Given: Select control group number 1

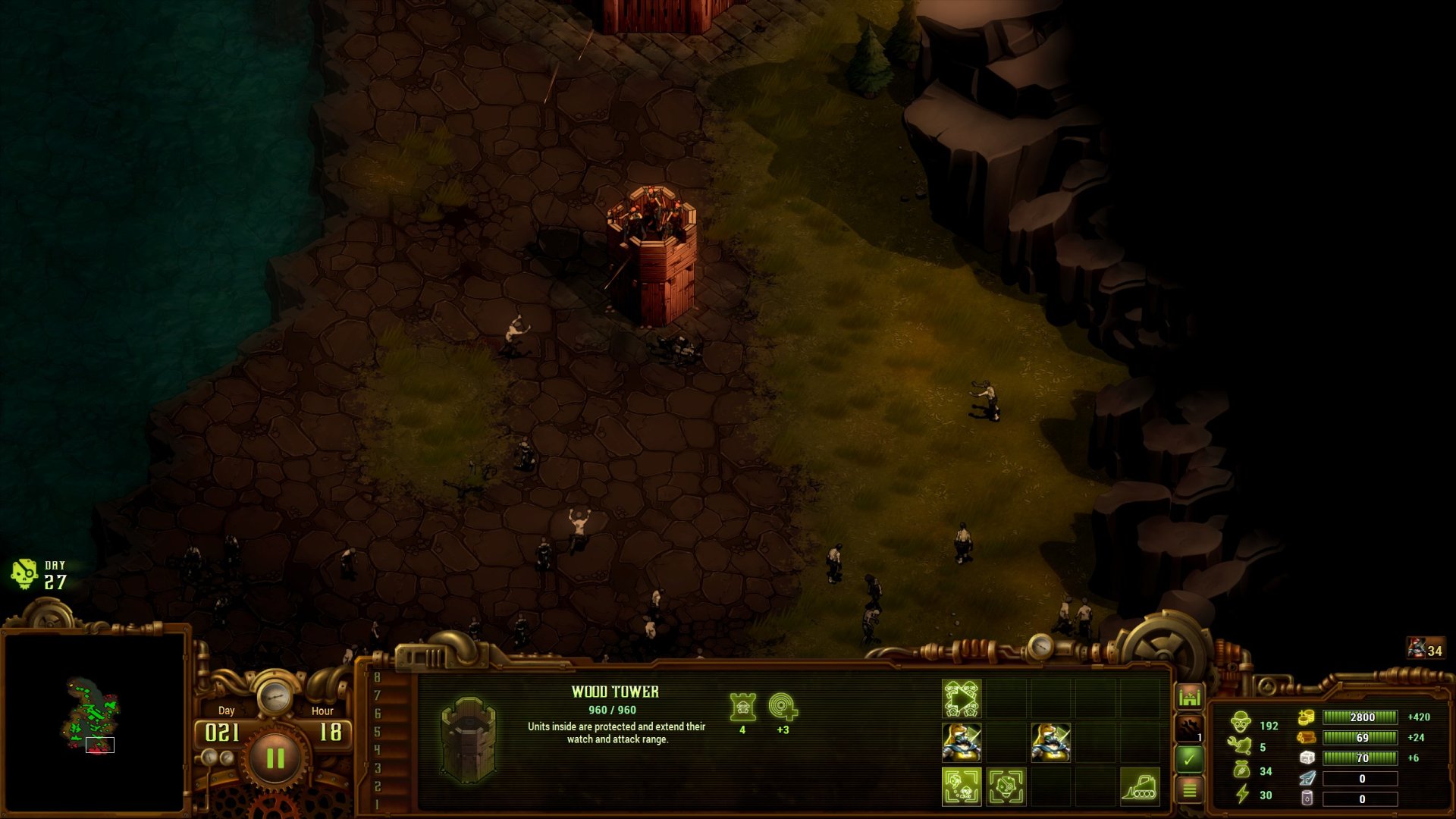Looking at the screenshot, I should (377, 804).
